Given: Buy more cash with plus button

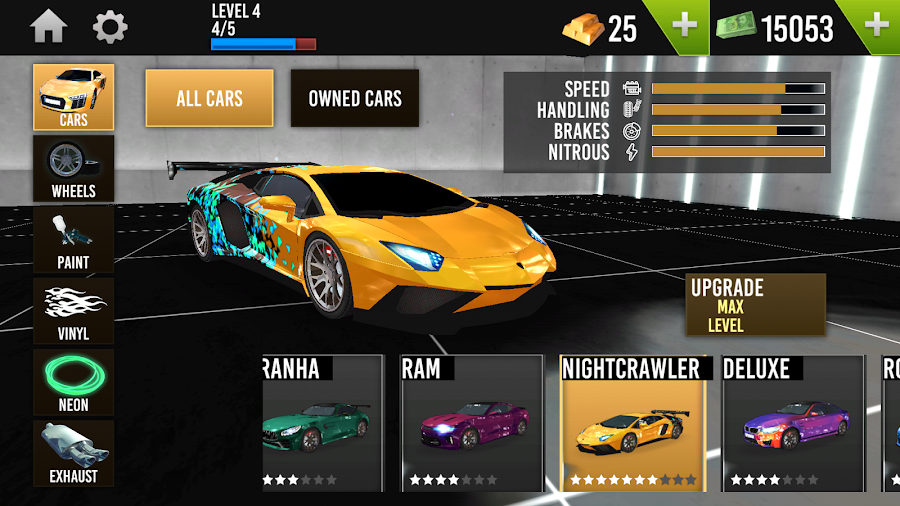Looking at the screenshot, I should click(876, 26).
